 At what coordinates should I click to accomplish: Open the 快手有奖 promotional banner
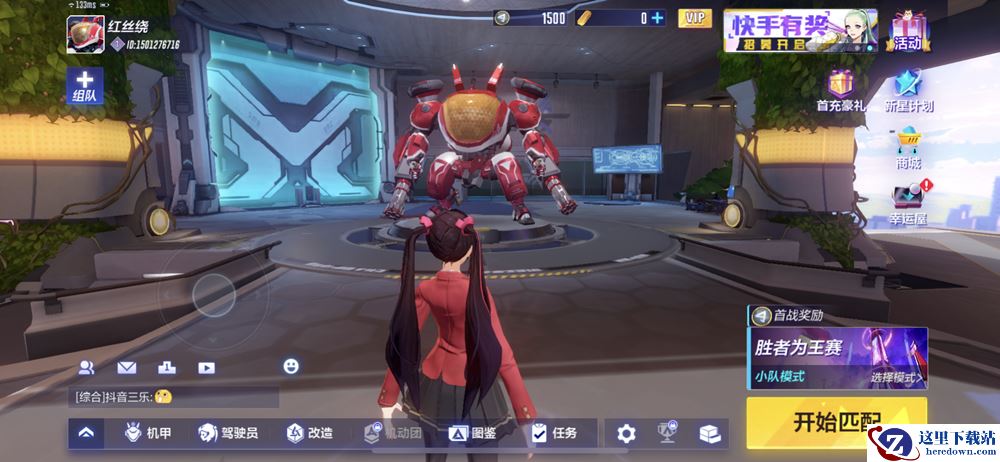point(800,30)
